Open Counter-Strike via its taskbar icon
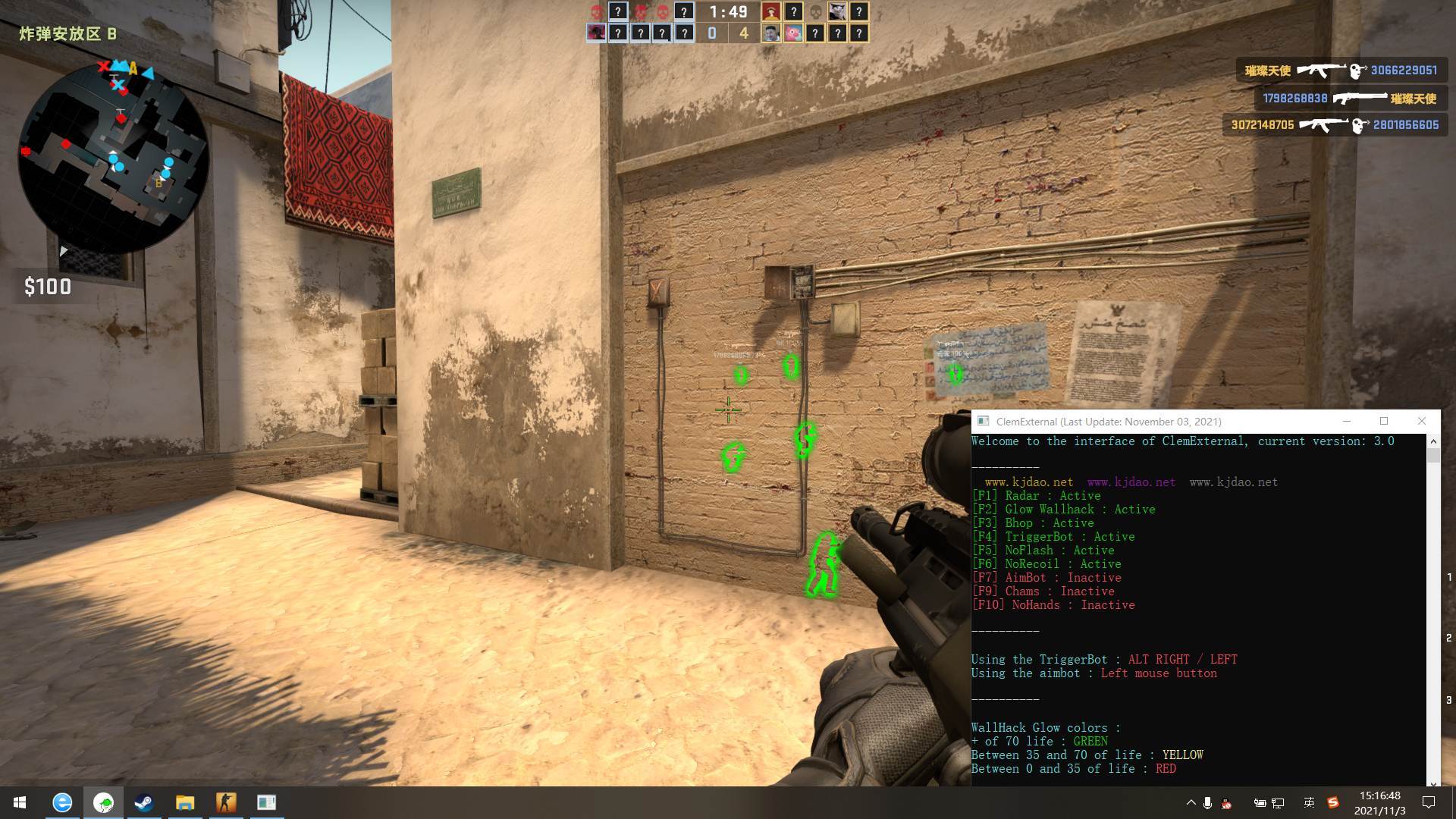 coord(224,802)
